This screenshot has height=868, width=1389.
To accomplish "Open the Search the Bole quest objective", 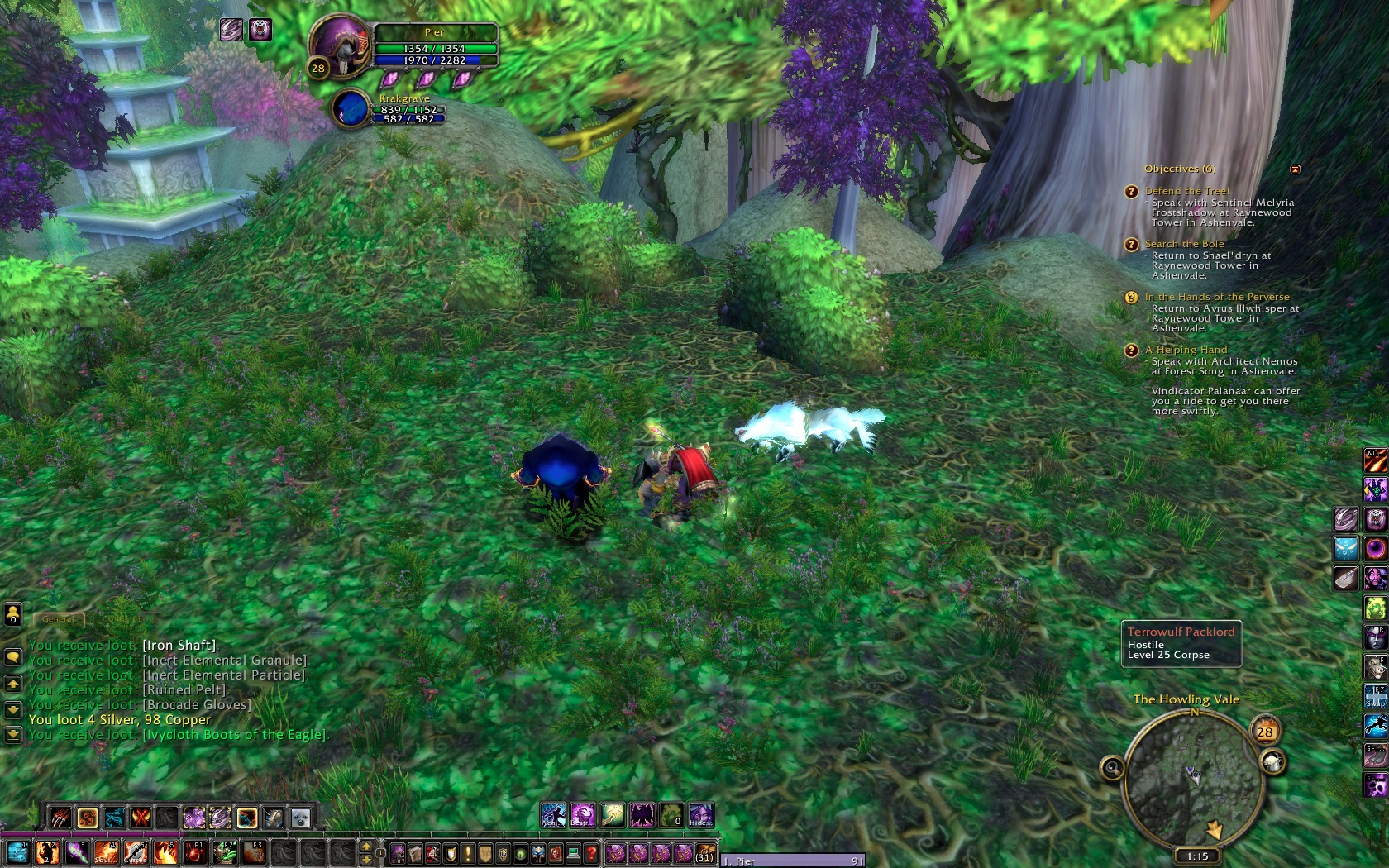I will tap(1184, 244).
